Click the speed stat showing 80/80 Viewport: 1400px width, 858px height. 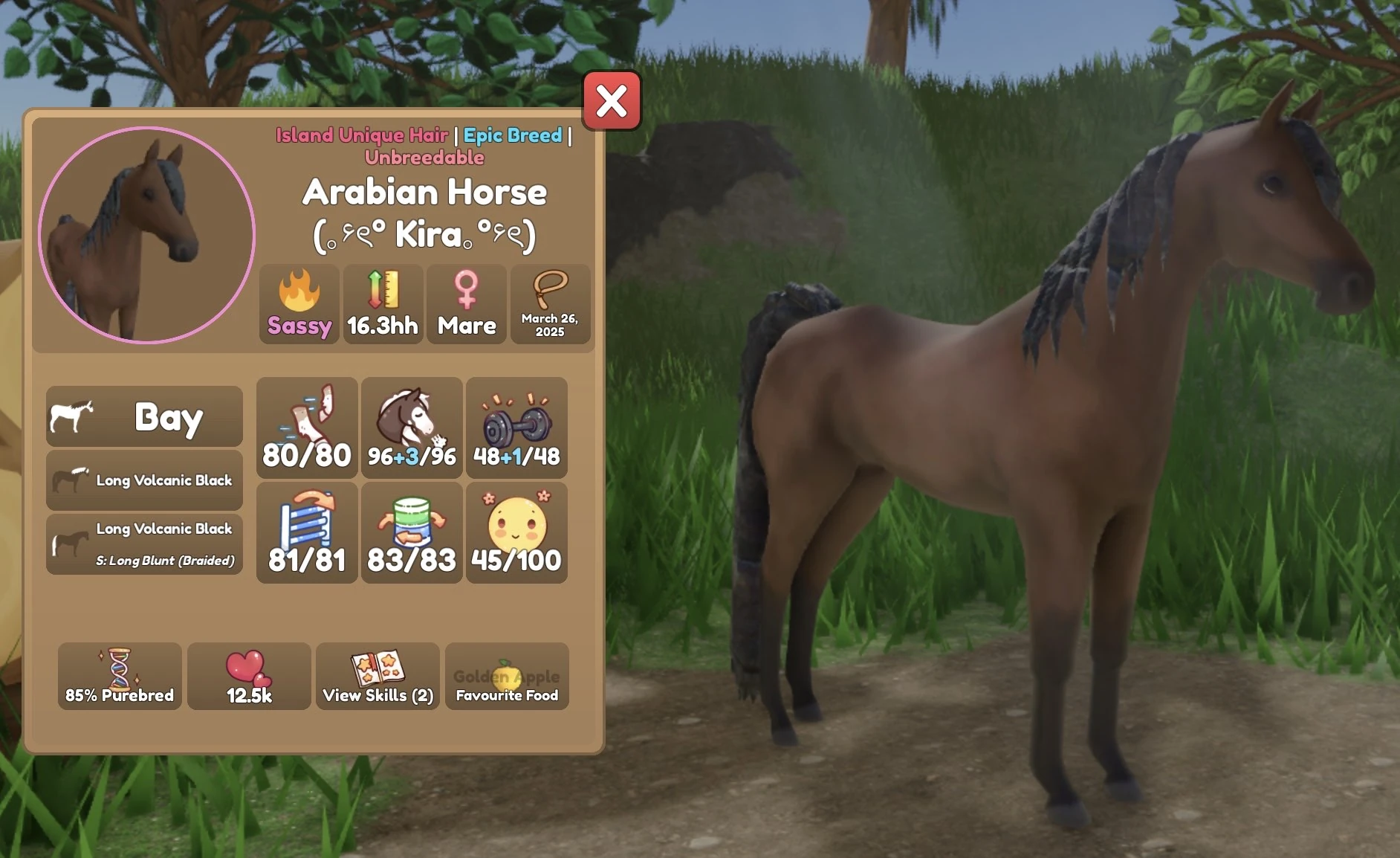307,428
